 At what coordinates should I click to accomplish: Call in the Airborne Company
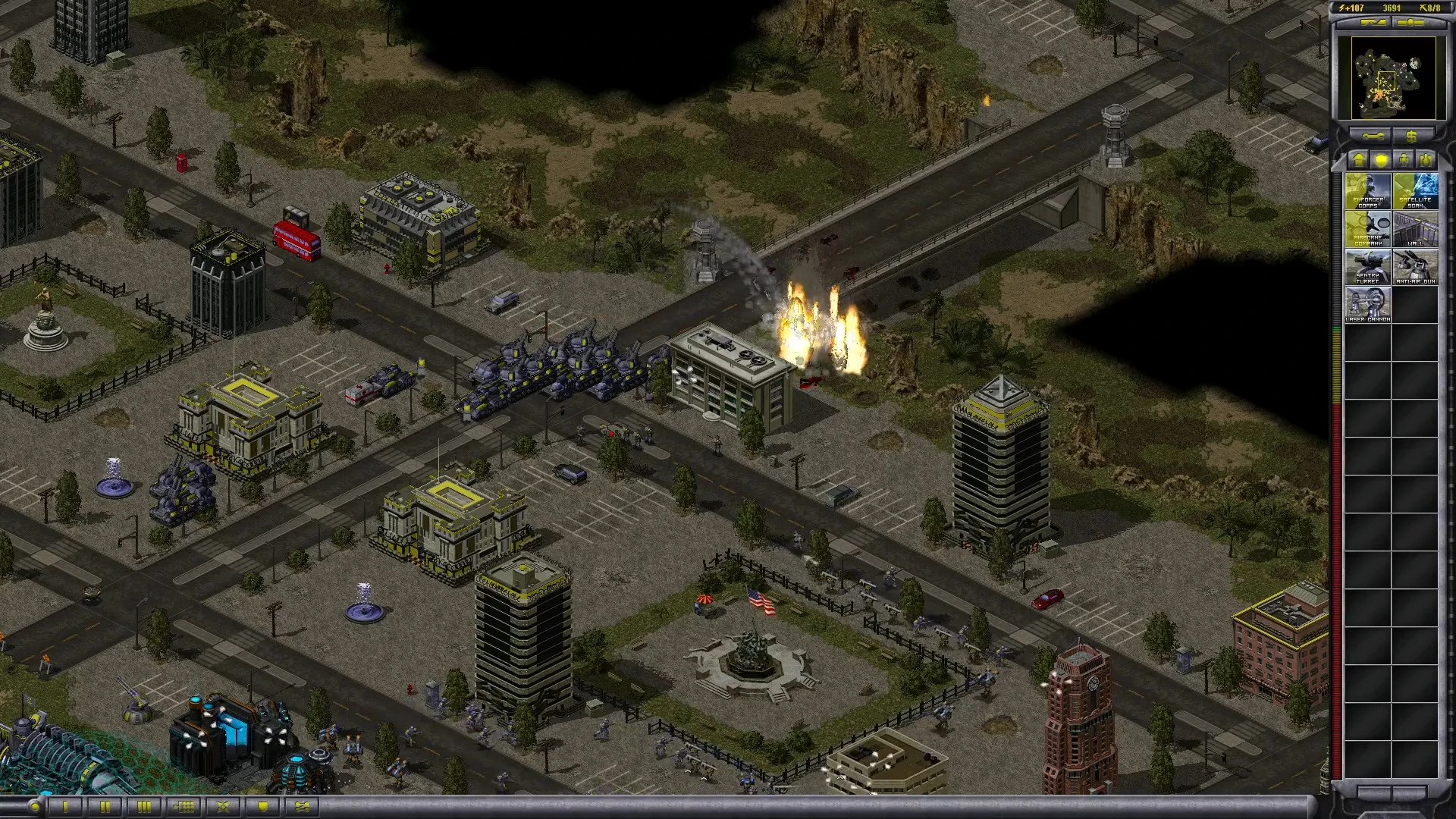pos(1368,229)
